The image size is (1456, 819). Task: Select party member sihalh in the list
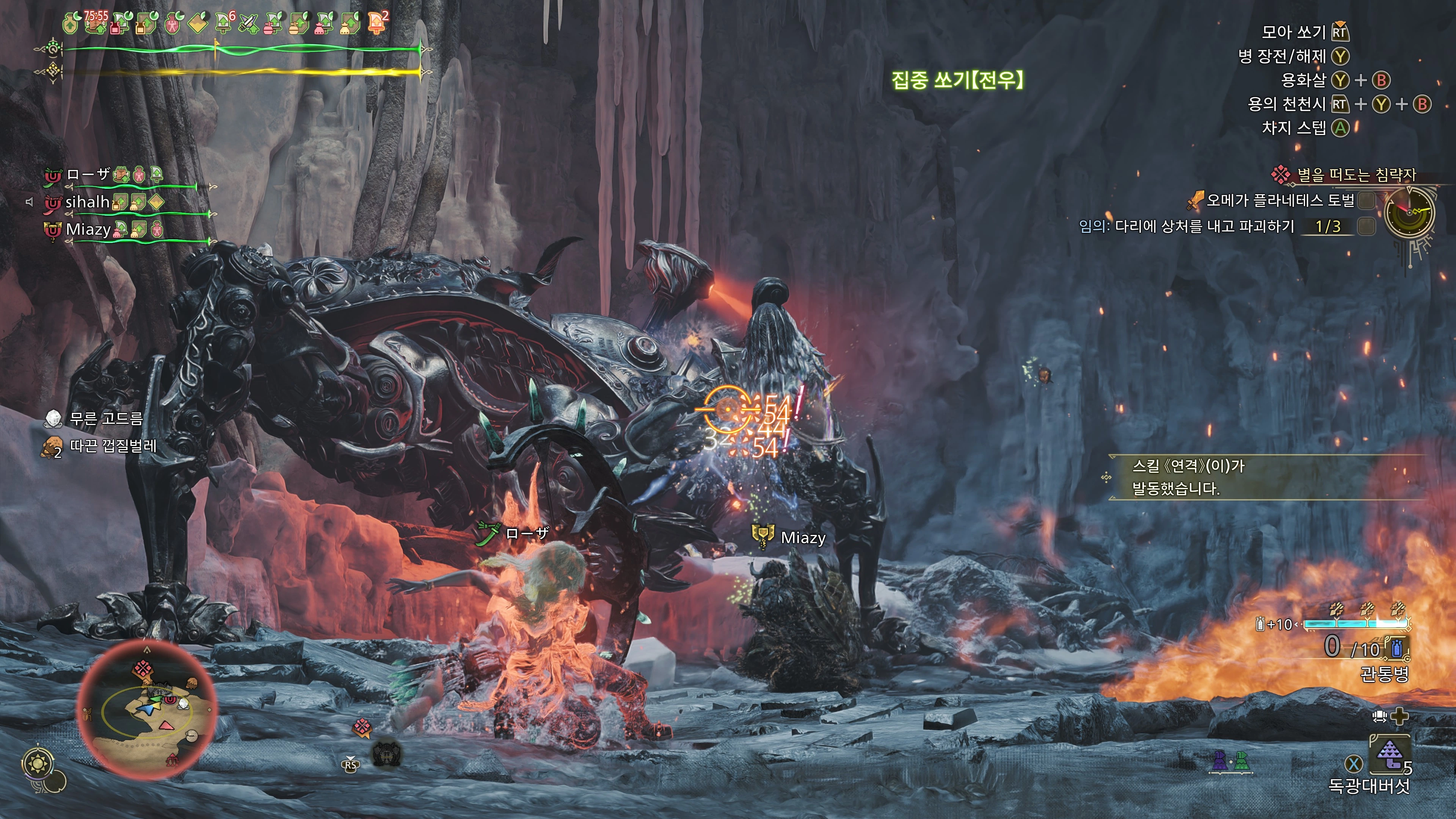coord(87,202)
